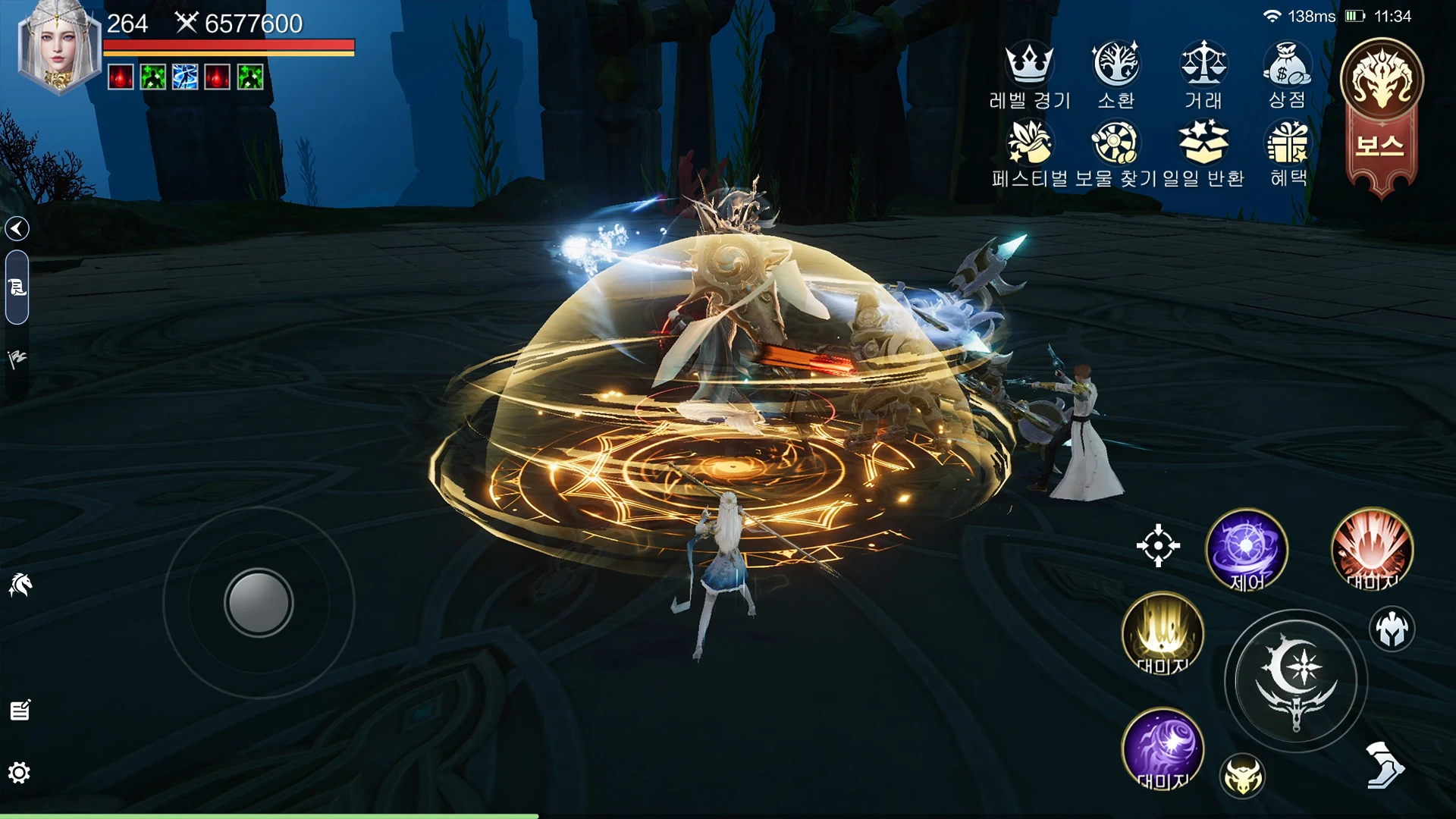Activate the helmet skill icon
The height and width of the screenshot is (819, 1456).
tap(1392, 629)
